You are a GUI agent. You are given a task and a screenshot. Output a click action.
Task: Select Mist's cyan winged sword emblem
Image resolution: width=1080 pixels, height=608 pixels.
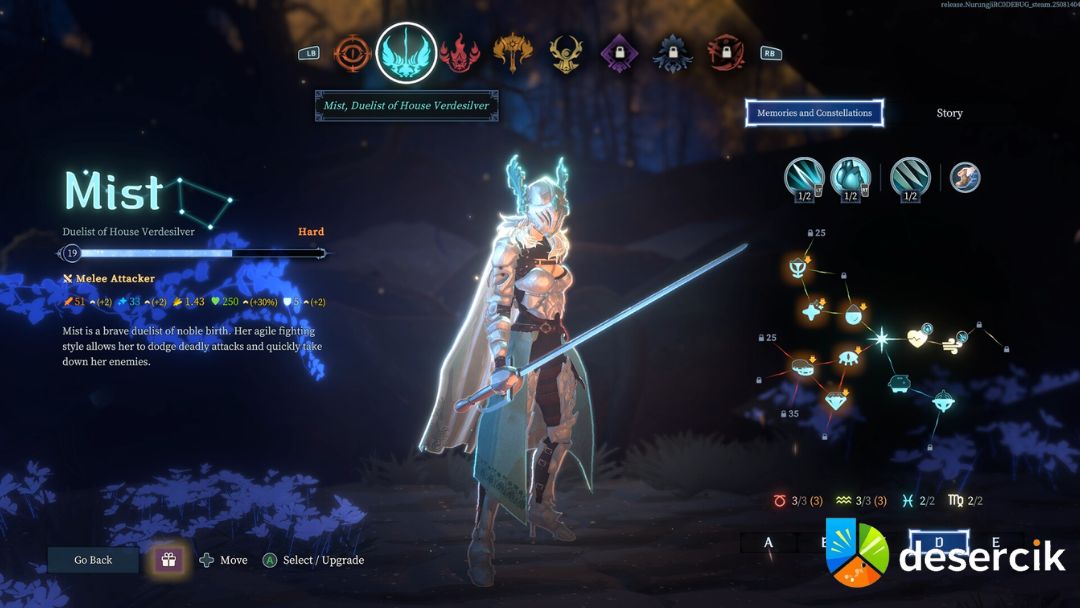coord(406,53)
